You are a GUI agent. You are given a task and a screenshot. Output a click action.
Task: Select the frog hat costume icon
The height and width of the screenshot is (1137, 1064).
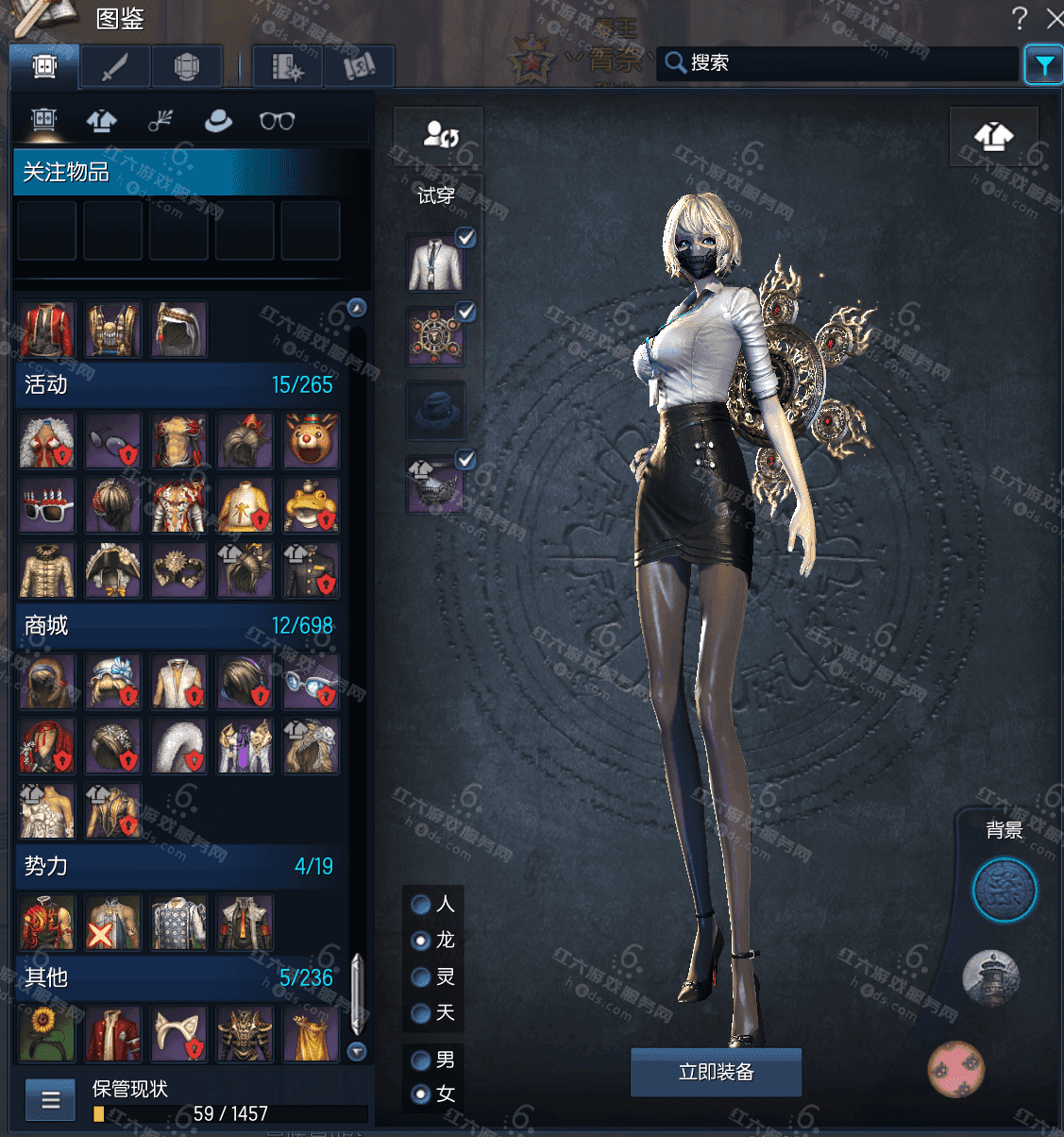[311, 505]
